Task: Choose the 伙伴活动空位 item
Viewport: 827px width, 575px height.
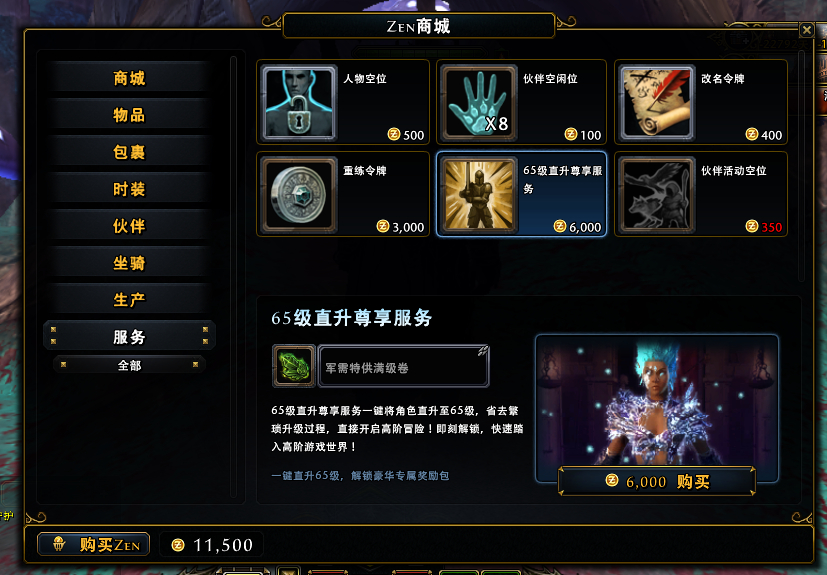Action: 700,194
